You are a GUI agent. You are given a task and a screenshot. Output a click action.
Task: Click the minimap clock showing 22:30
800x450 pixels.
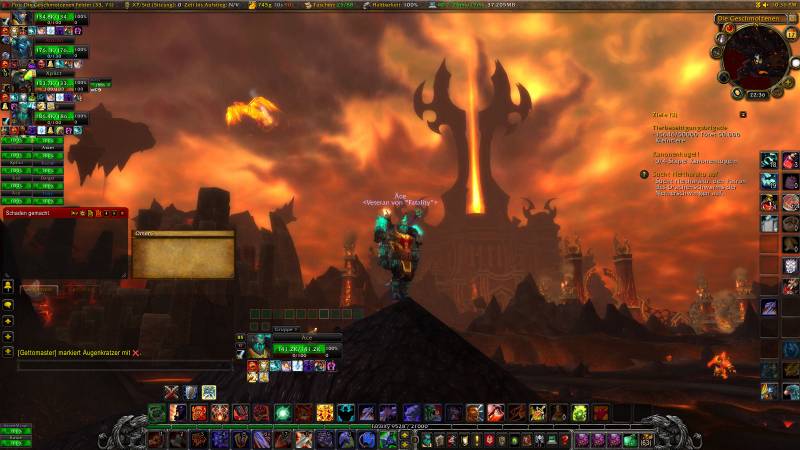758,95
